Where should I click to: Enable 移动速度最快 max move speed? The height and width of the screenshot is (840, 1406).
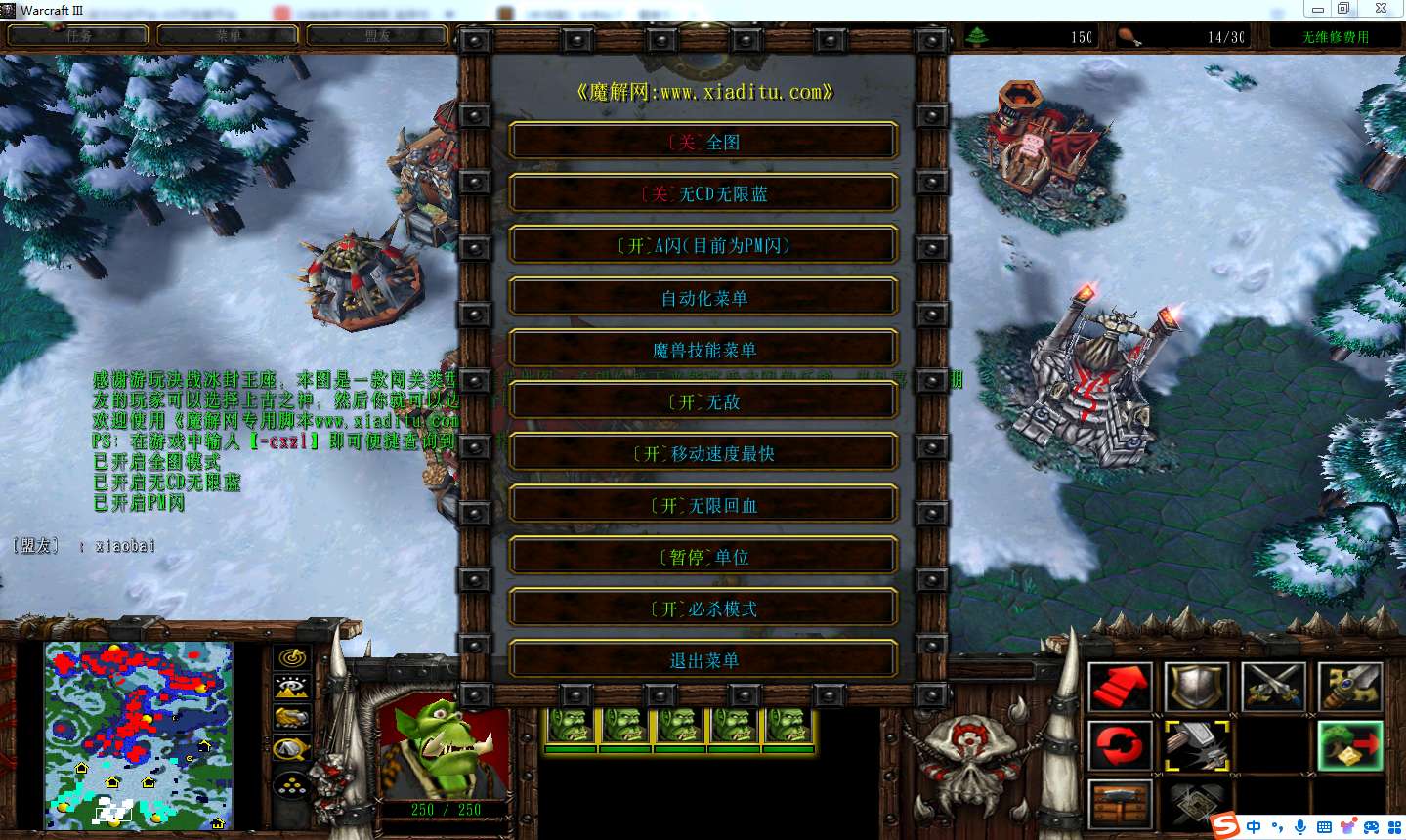tap(703, 452)
